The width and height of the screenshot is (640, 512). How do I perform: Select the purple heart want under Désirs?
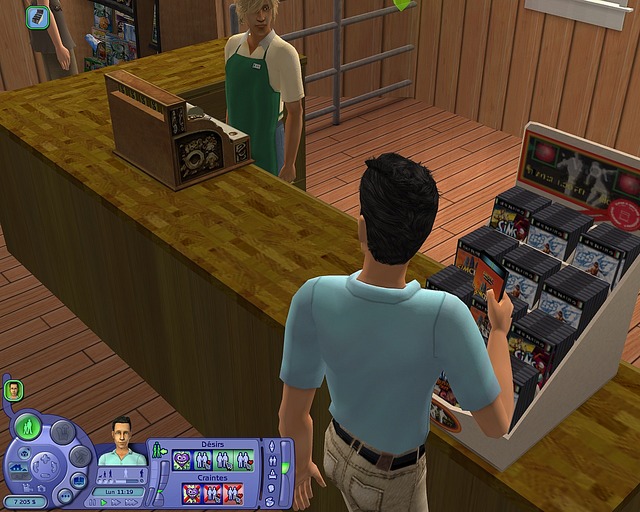(x=183, y=460)
